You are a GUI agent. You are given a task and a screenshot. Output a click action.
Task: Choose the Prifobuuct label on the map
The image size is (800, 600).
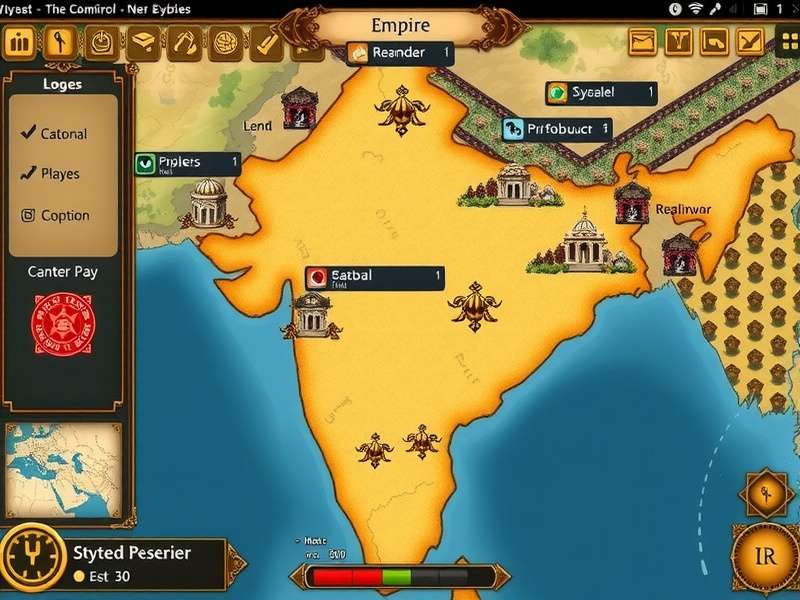click(x=557, y=129)
